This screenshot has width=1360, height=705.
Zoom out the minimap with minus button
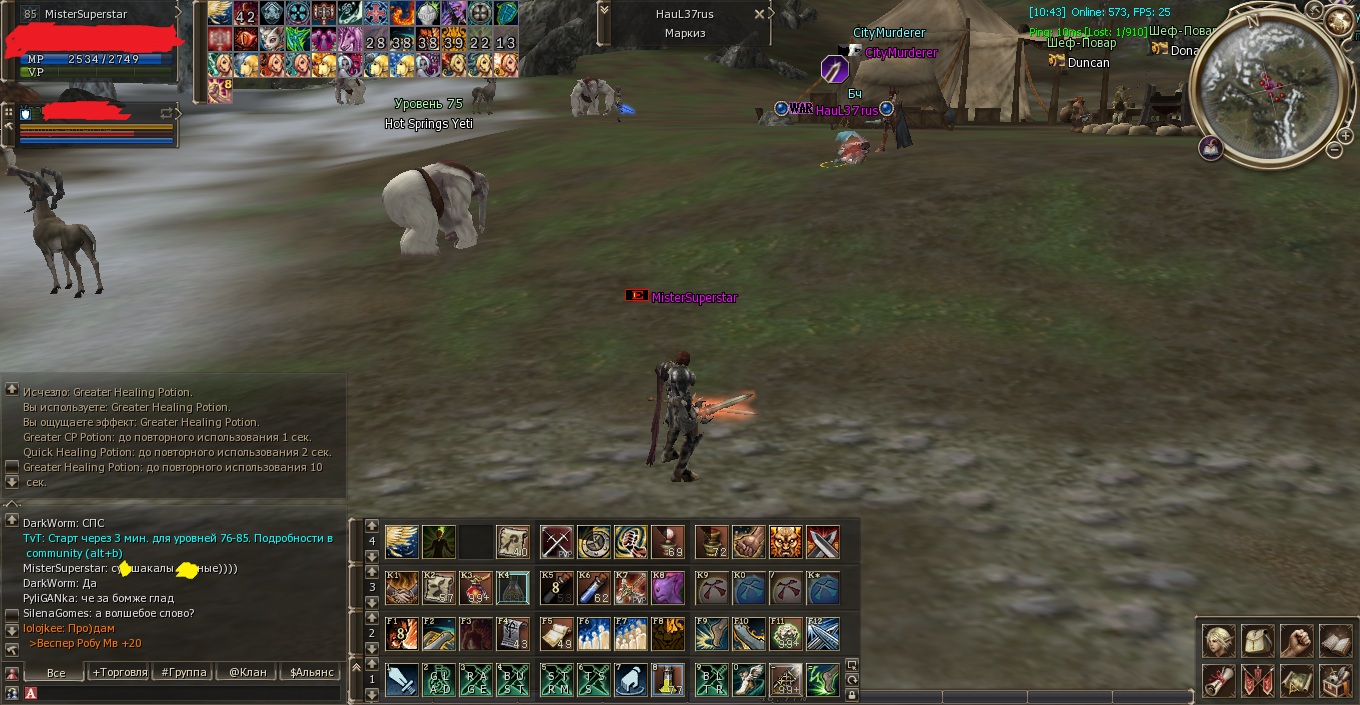point(1334,150)
